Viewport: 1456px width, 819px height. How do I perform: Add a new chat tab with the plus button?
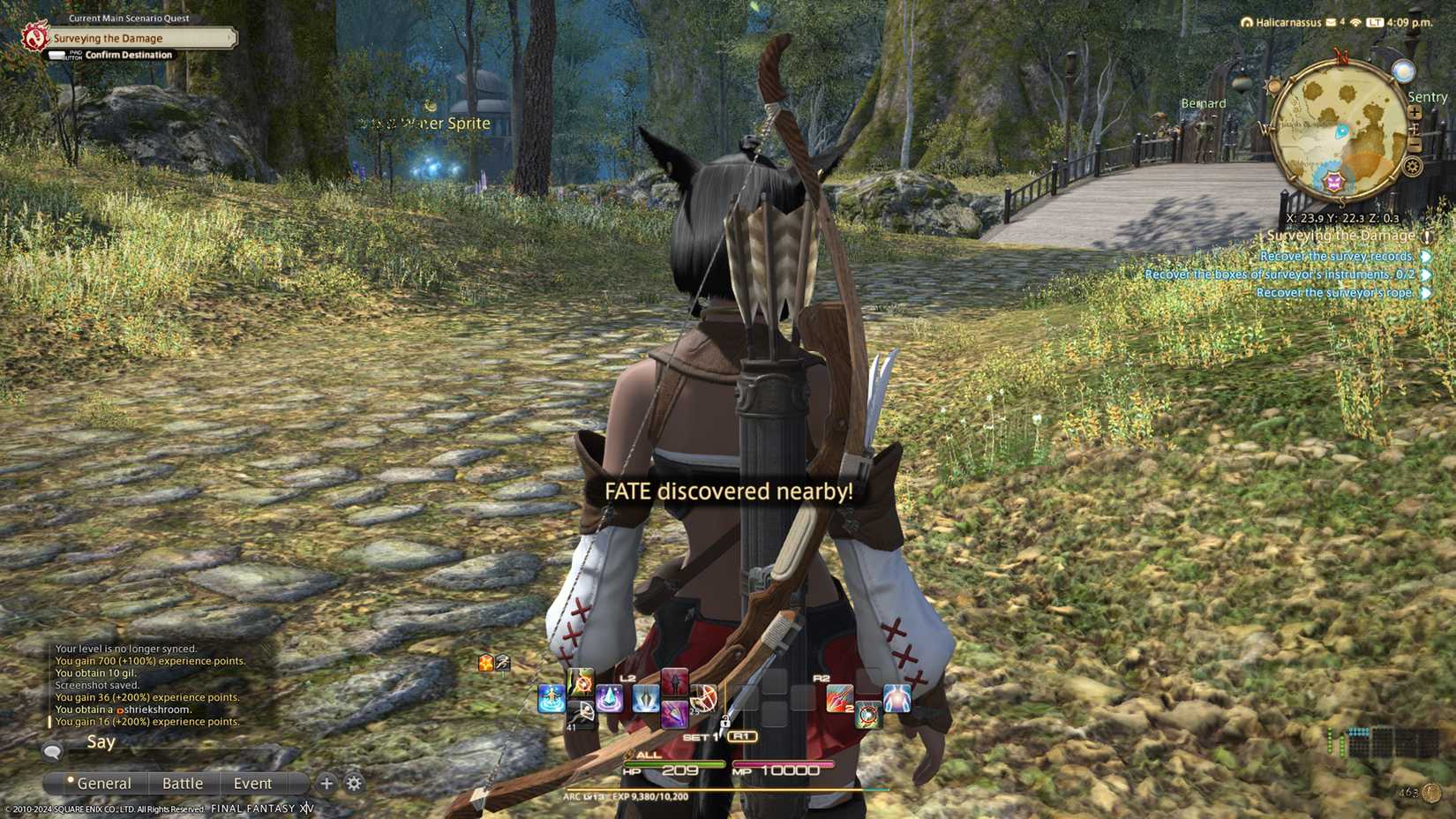pos(326,783)
